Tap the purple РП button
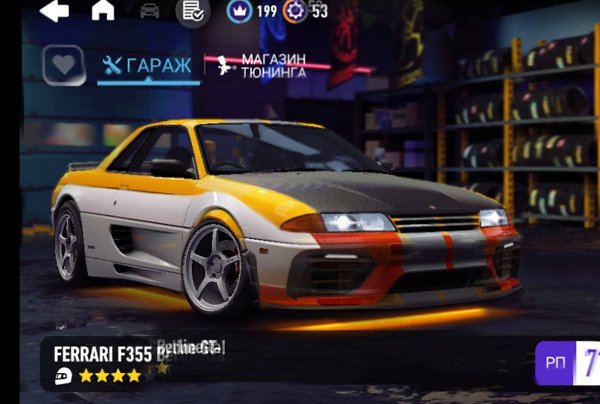Viewport: 600px width, 404px height. coord(567,363)
